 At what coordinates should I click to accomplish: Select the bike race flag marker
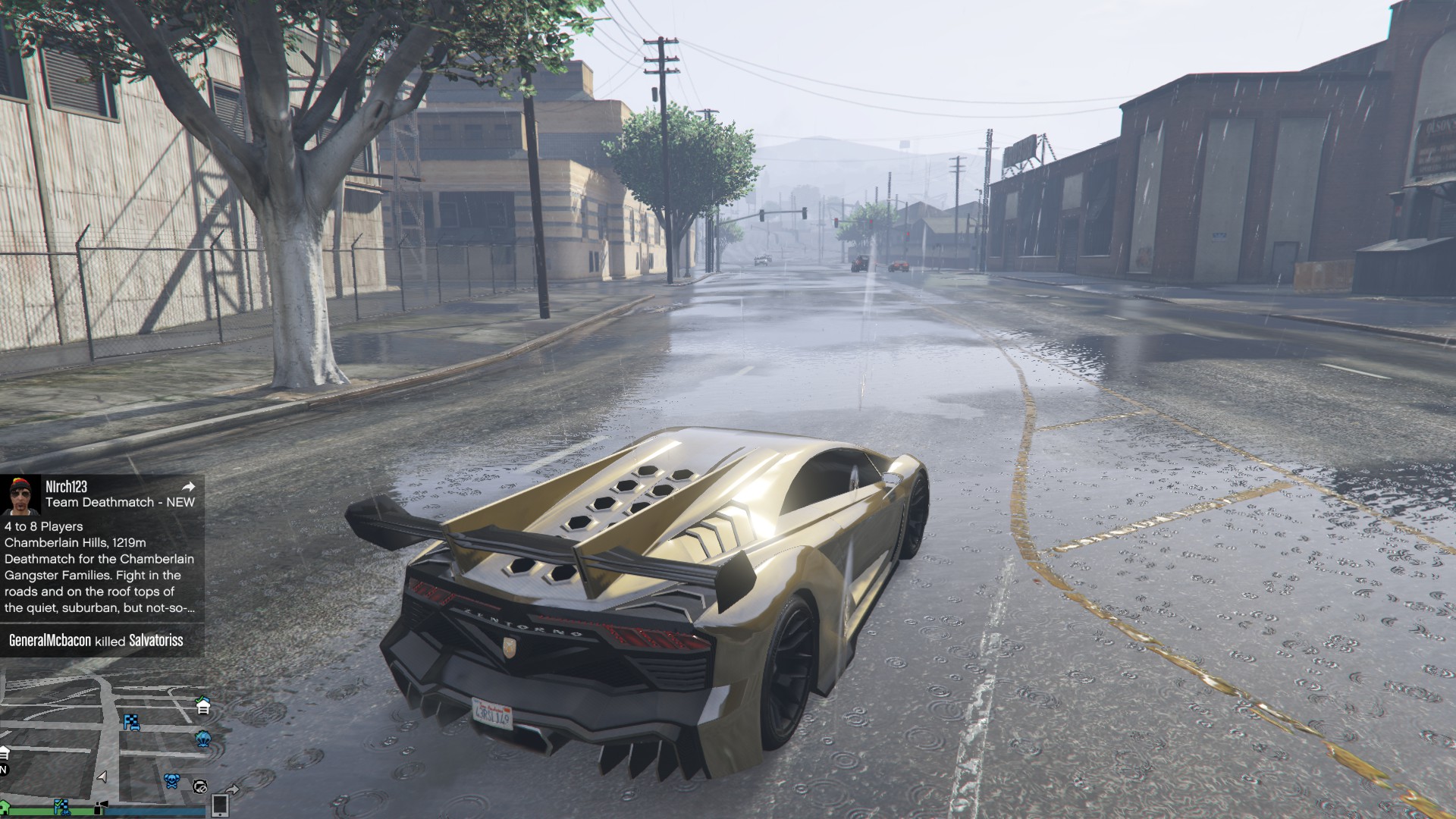(61, 806)
